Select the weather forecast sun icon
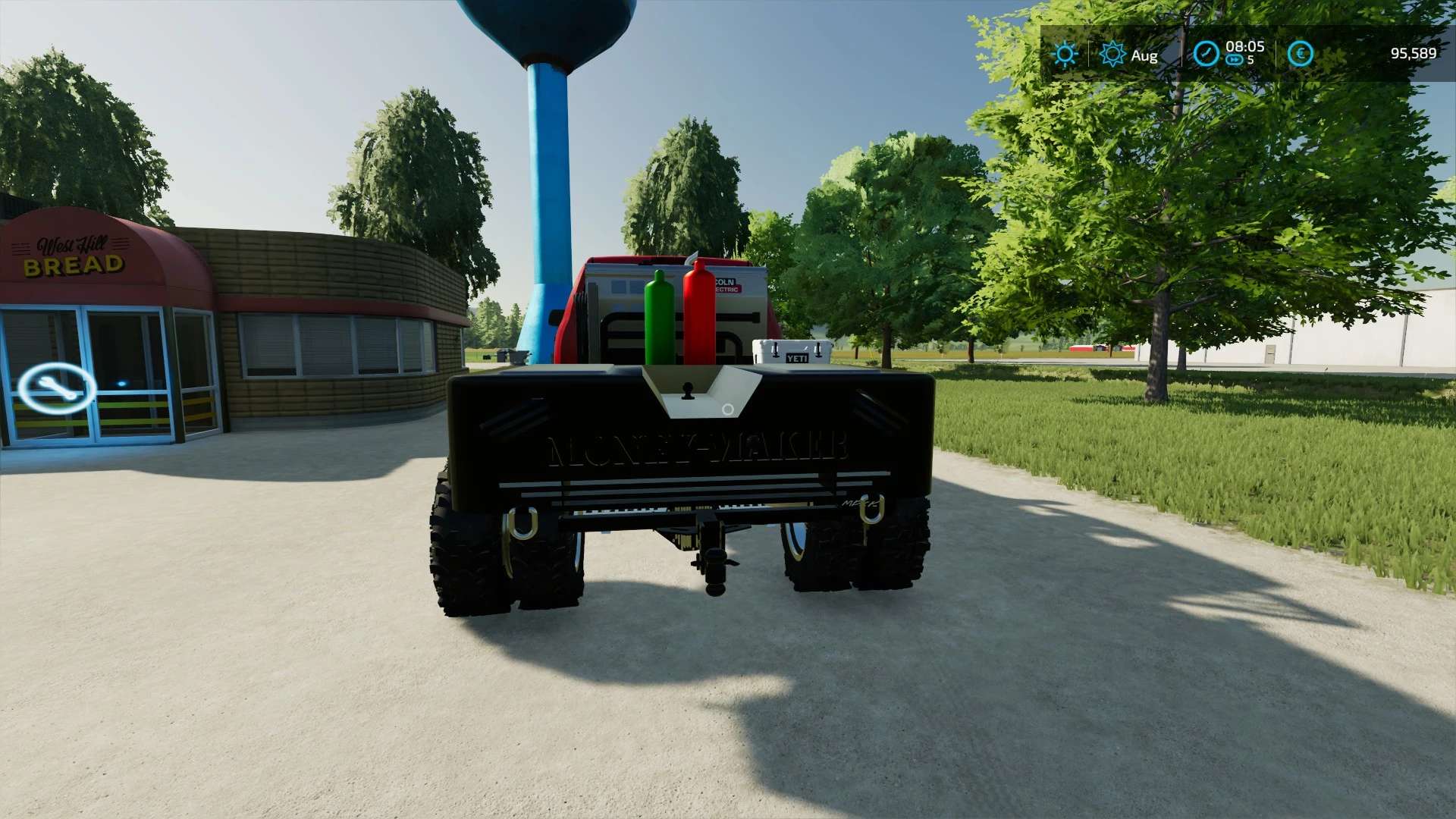Image resolution: width=1456 pixels, height=819 pixels. coord(1112,54)
